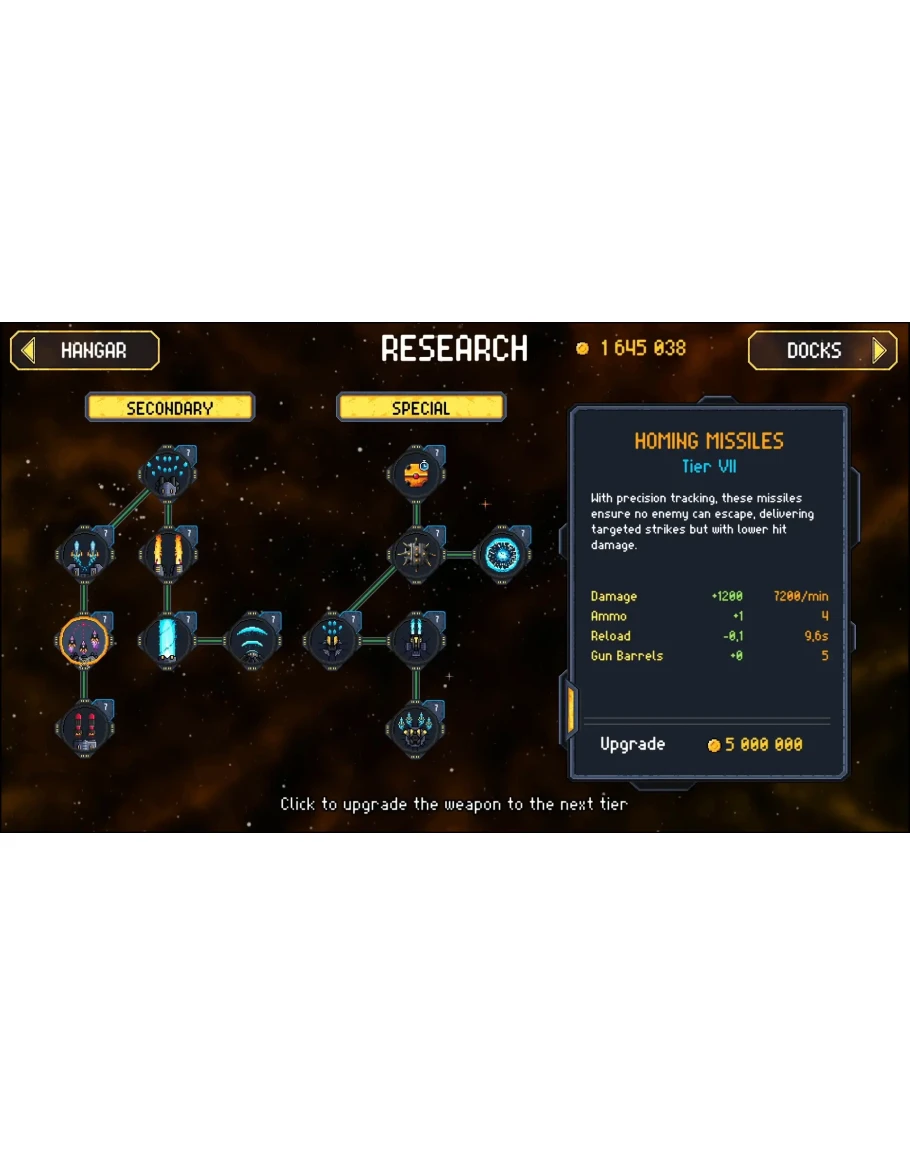Screen dimensions: 910x1155
Task: Choose the spiked mine weapon node
Action: 416,553
